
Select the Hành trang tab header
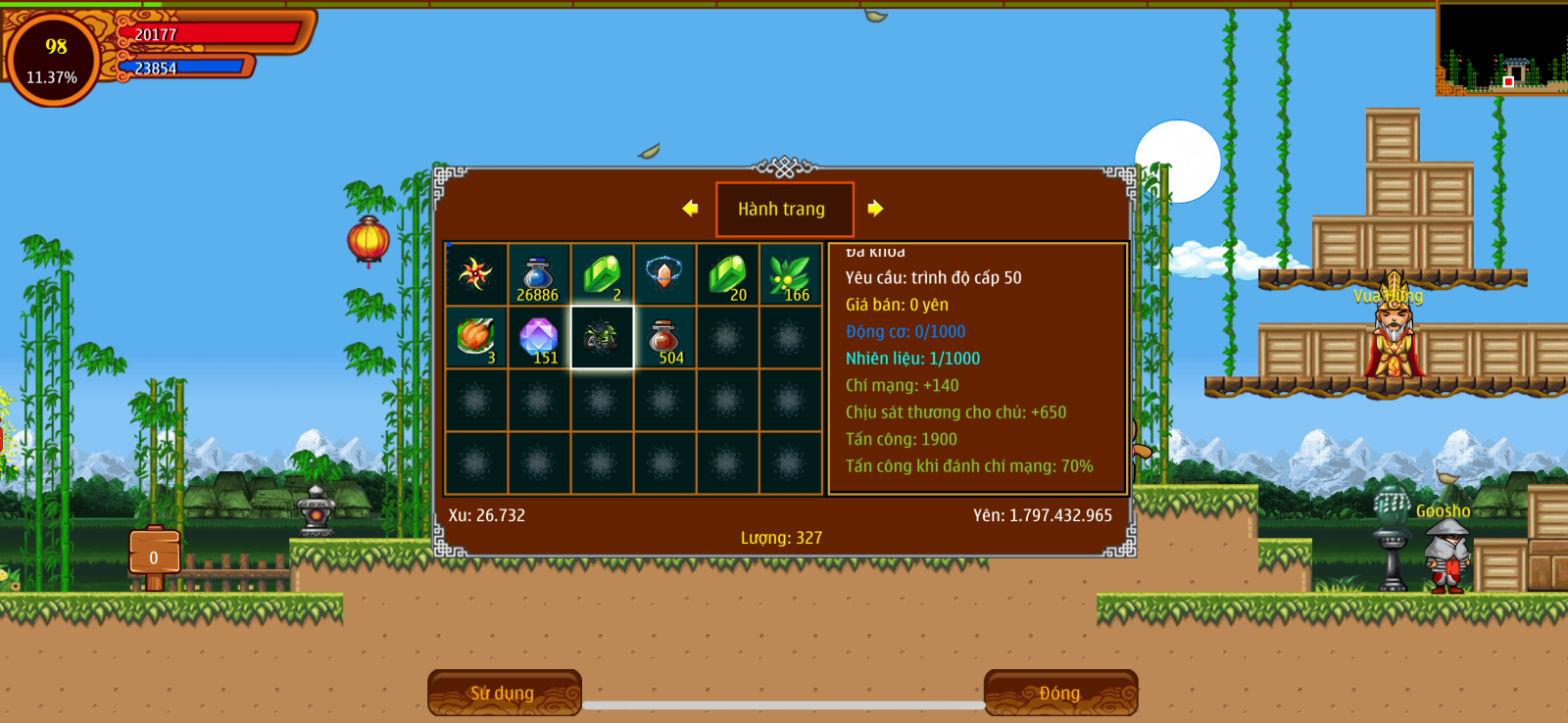click(783, 209)
